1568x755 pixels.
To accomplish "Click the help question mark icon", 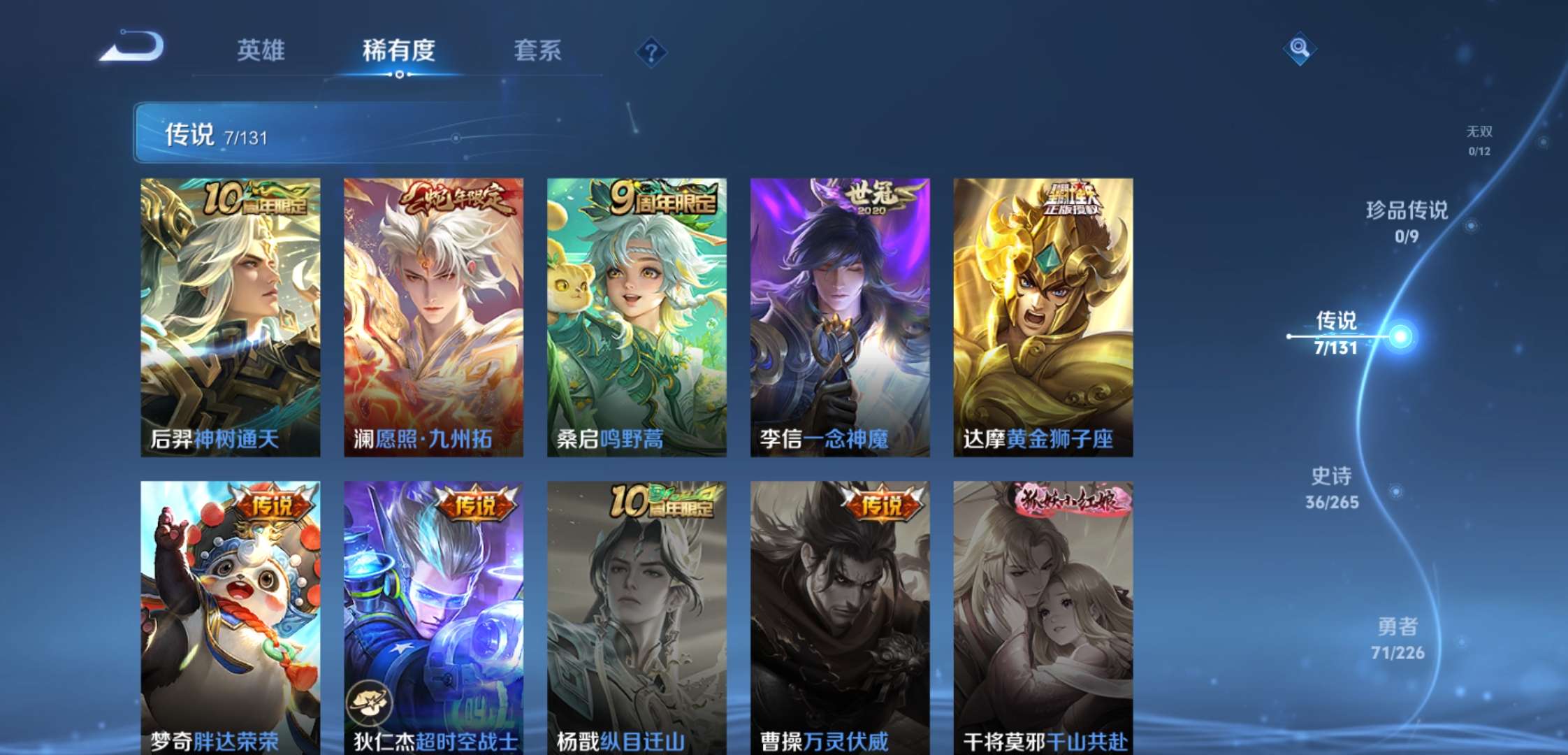I will [x=650, y=50].
